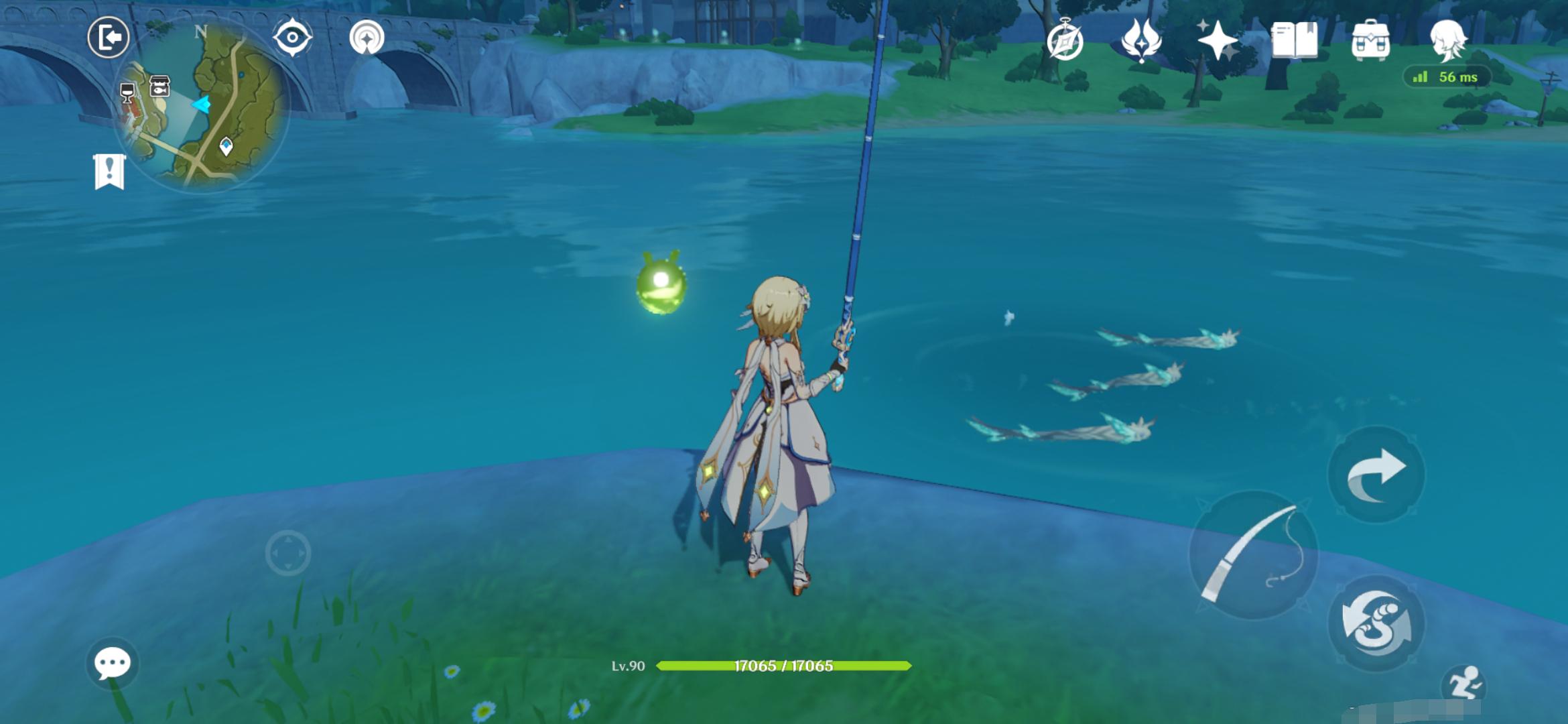The image size is (1568, 724).
Task: Open the minimap
Action: point(201,107)
